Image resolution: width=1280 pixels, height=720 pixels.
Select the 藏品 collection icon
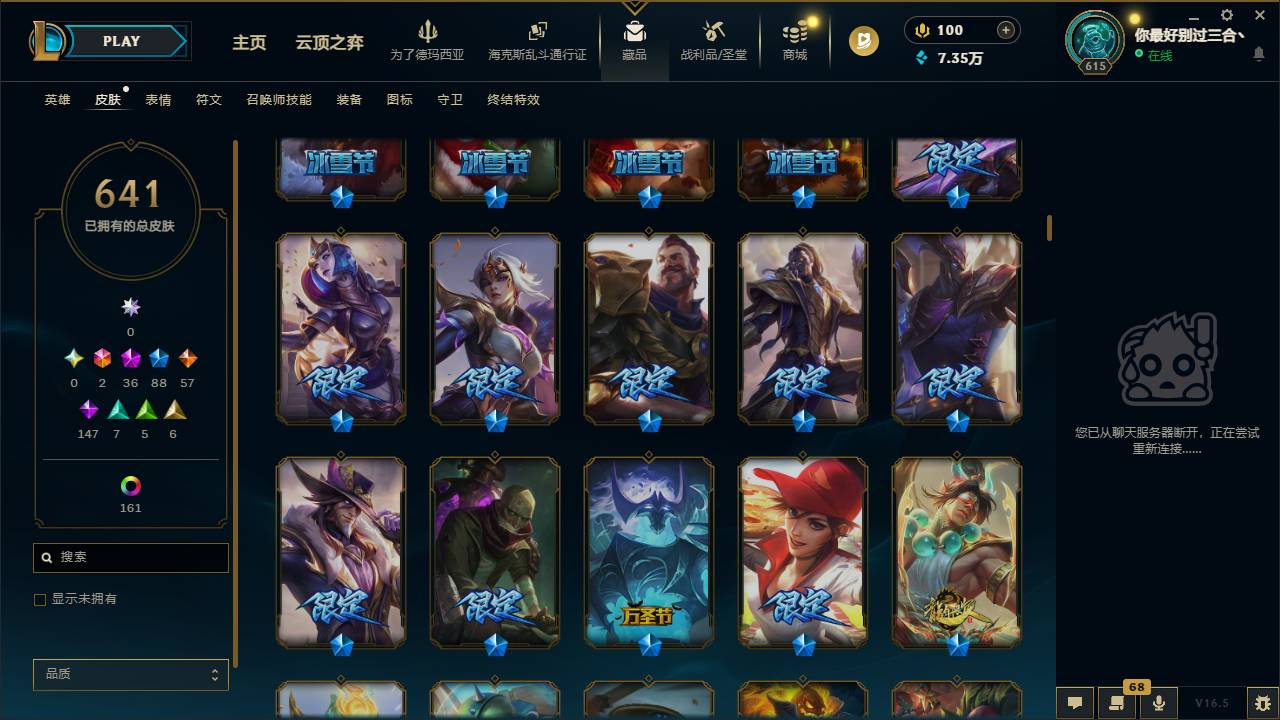click(634, 40)
